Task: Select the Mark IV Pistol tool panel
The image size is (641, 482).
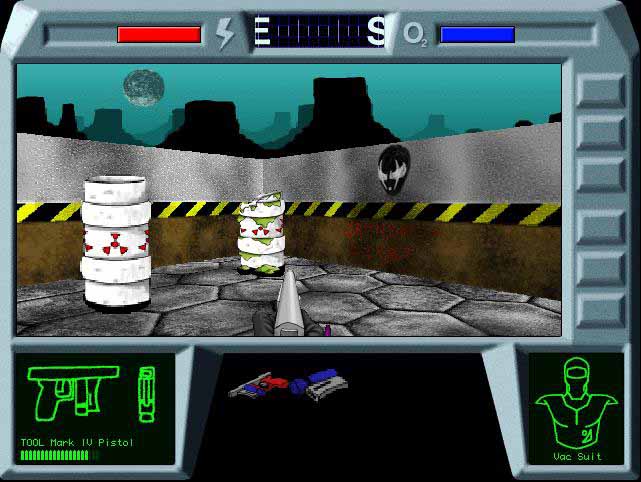Action: pos(93,407)
